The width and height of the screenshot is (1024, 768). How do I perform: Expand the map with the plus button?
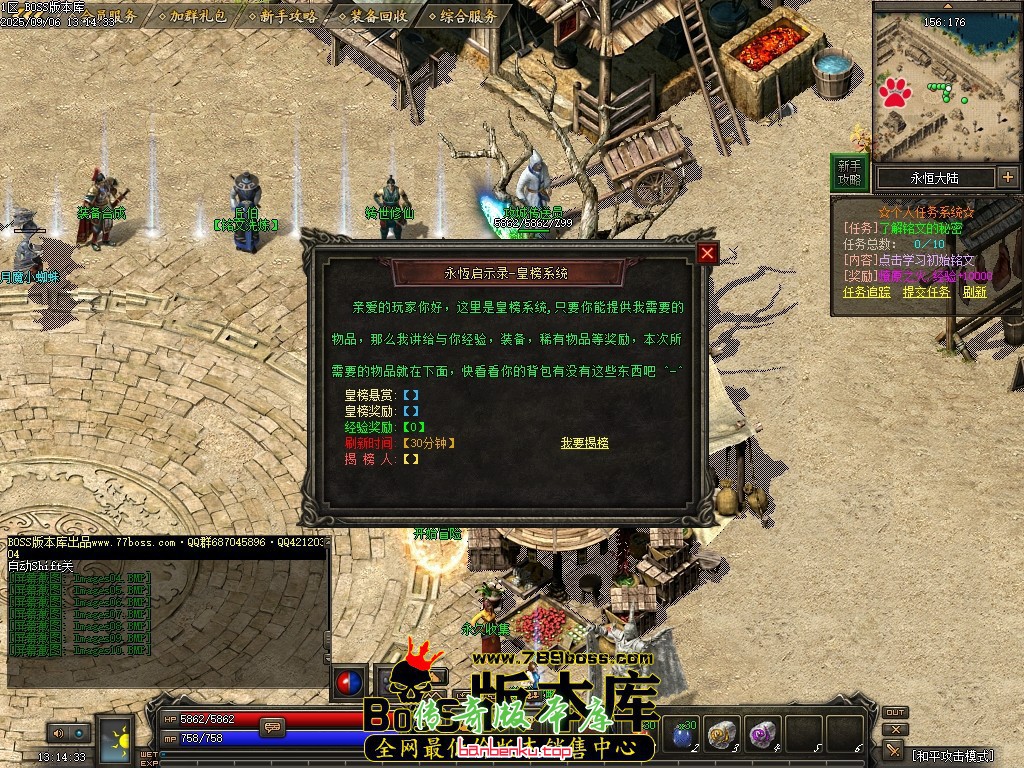[1007, 178]
